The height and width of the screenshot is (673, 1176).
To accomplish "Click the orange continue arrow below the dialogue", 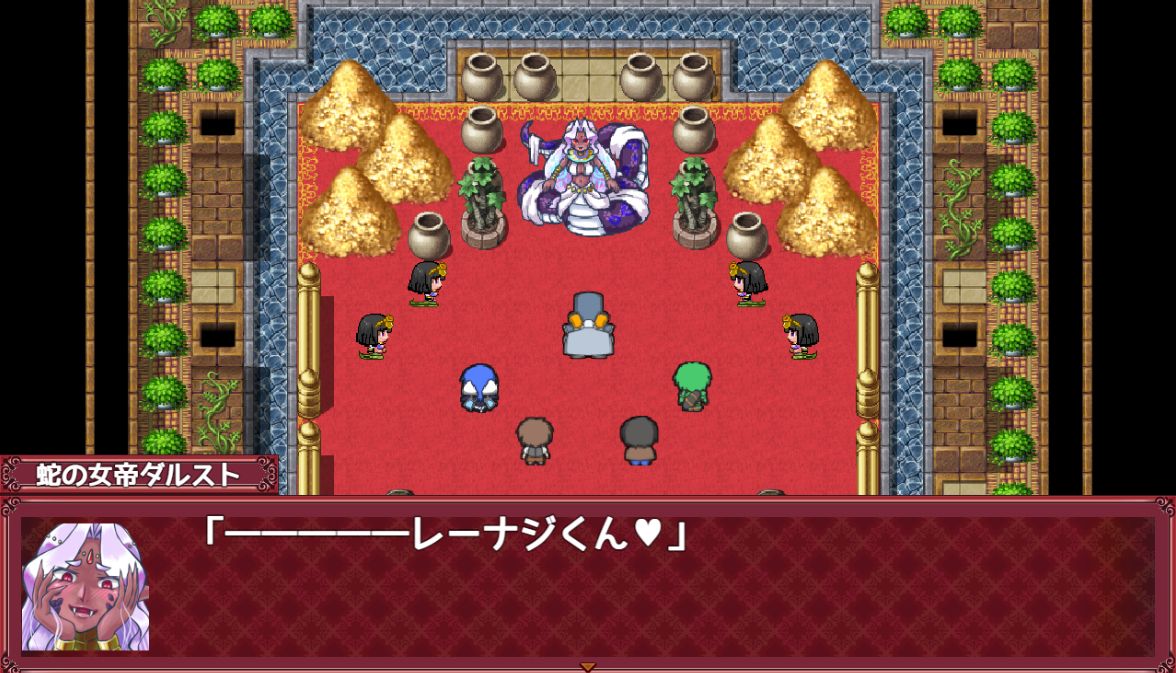I will pyautogui.click(x=588, y=666).
